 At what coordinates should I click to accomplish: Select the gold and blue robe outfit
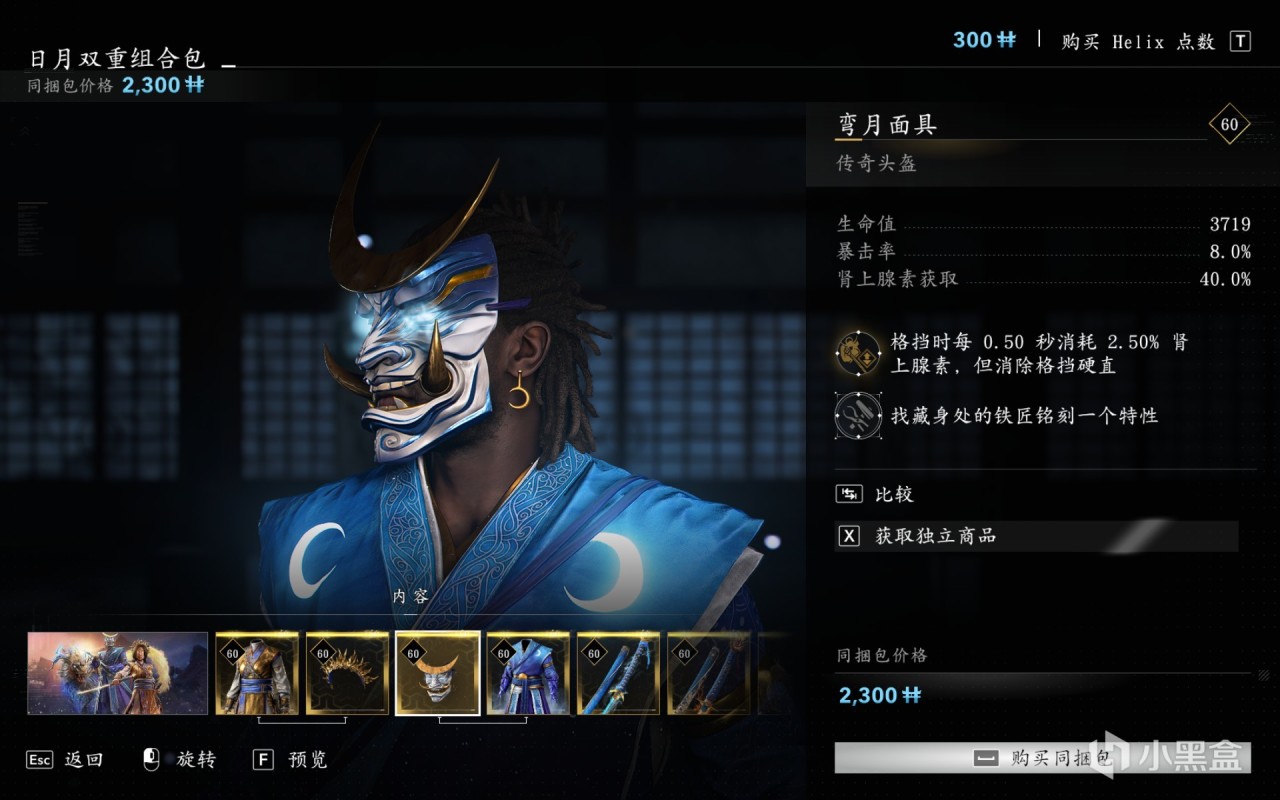click(257, 673)
